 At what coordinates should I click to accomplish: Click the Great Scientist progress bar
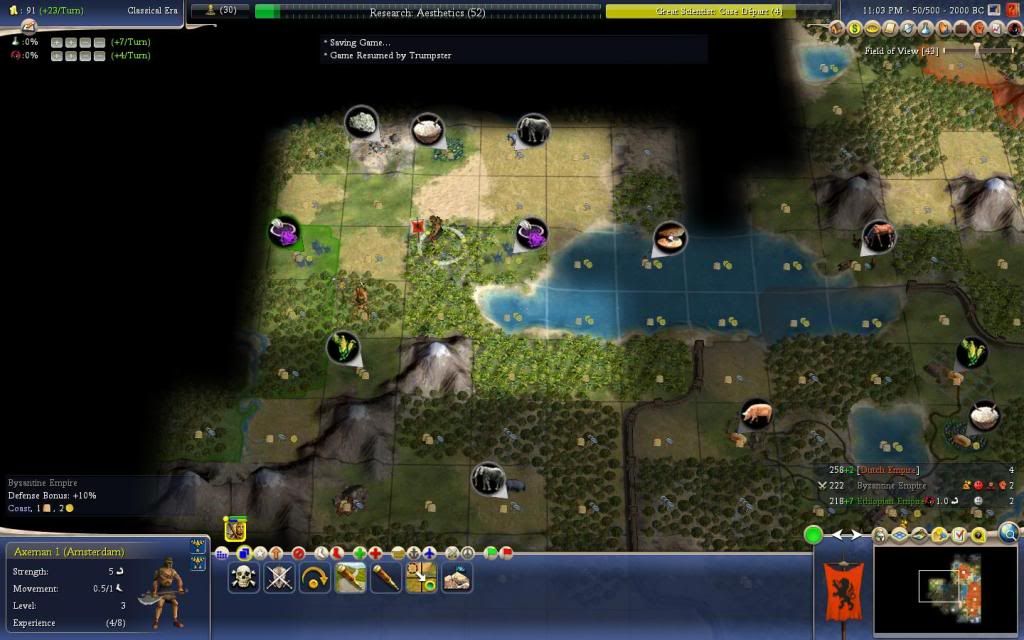pyautogui.click(x=718, y=12)
